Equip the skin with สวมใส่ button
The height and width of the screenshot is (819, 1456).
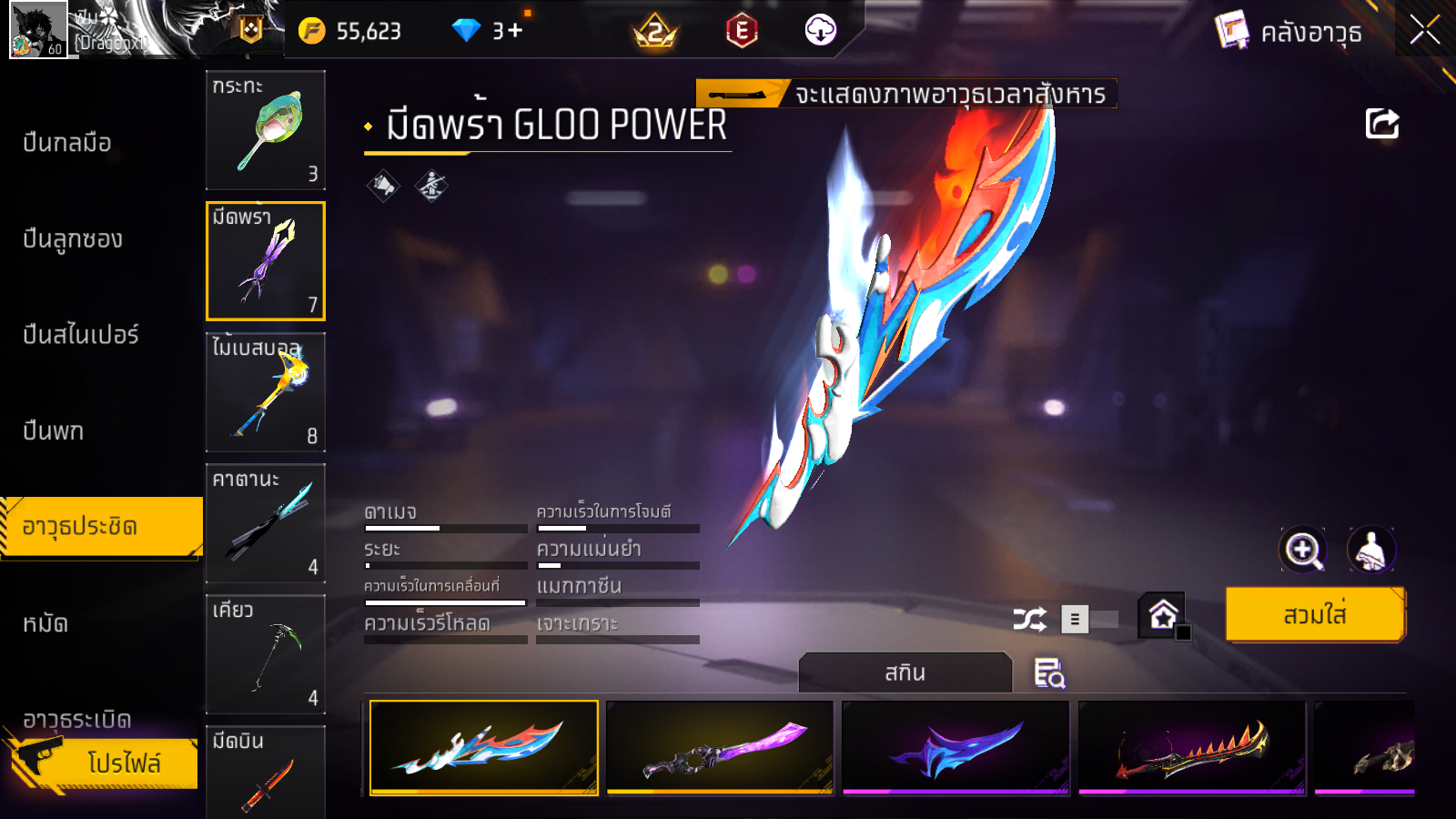1315,615
